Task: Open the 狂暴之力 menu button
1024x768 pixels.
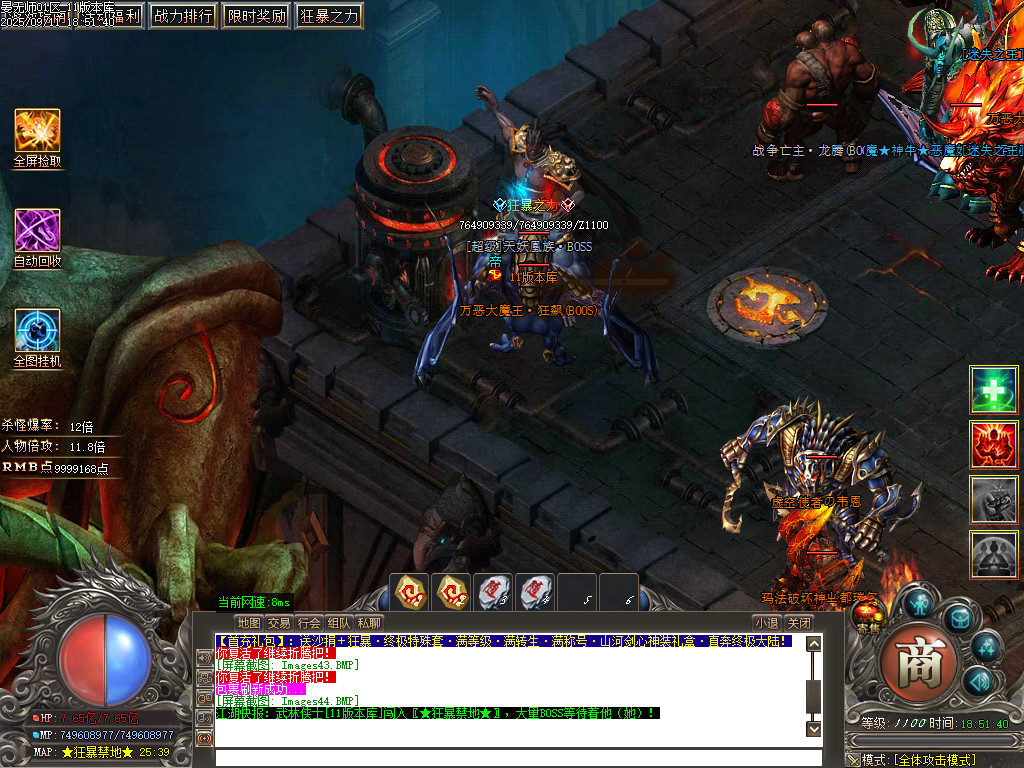Action: point(329,16)
